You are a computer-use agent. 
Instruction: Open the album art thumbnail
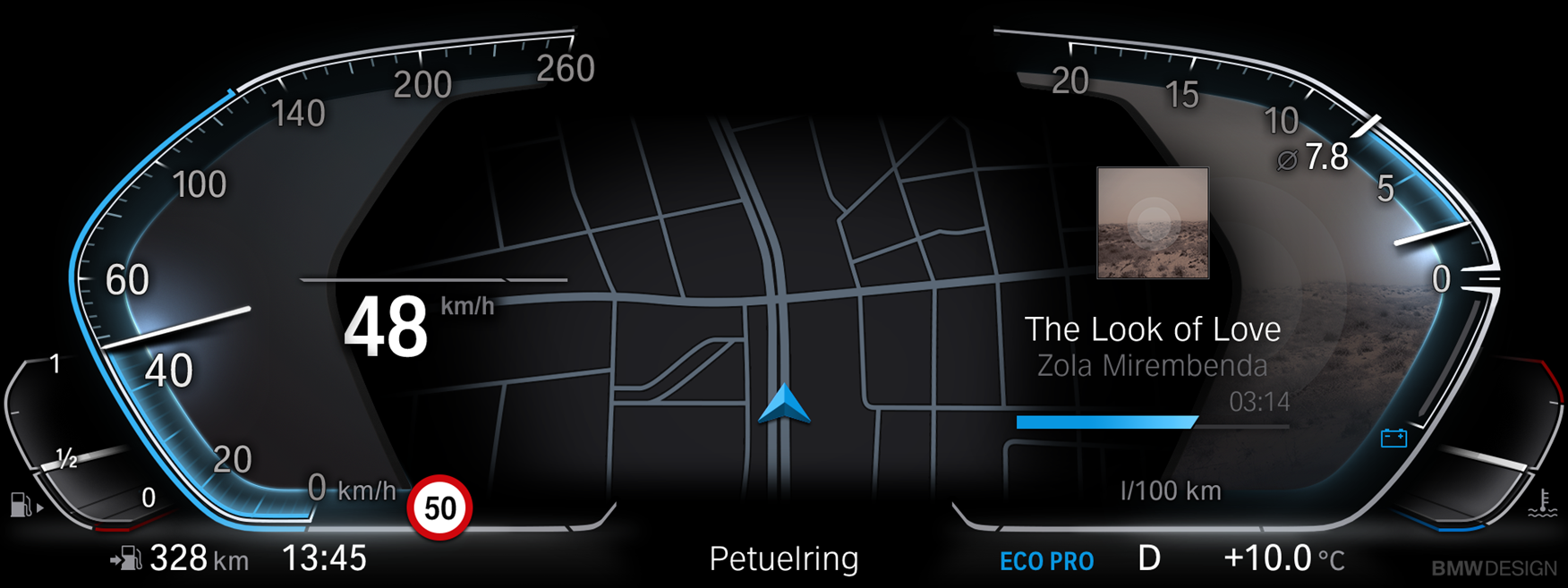(x=1153, y=223)
